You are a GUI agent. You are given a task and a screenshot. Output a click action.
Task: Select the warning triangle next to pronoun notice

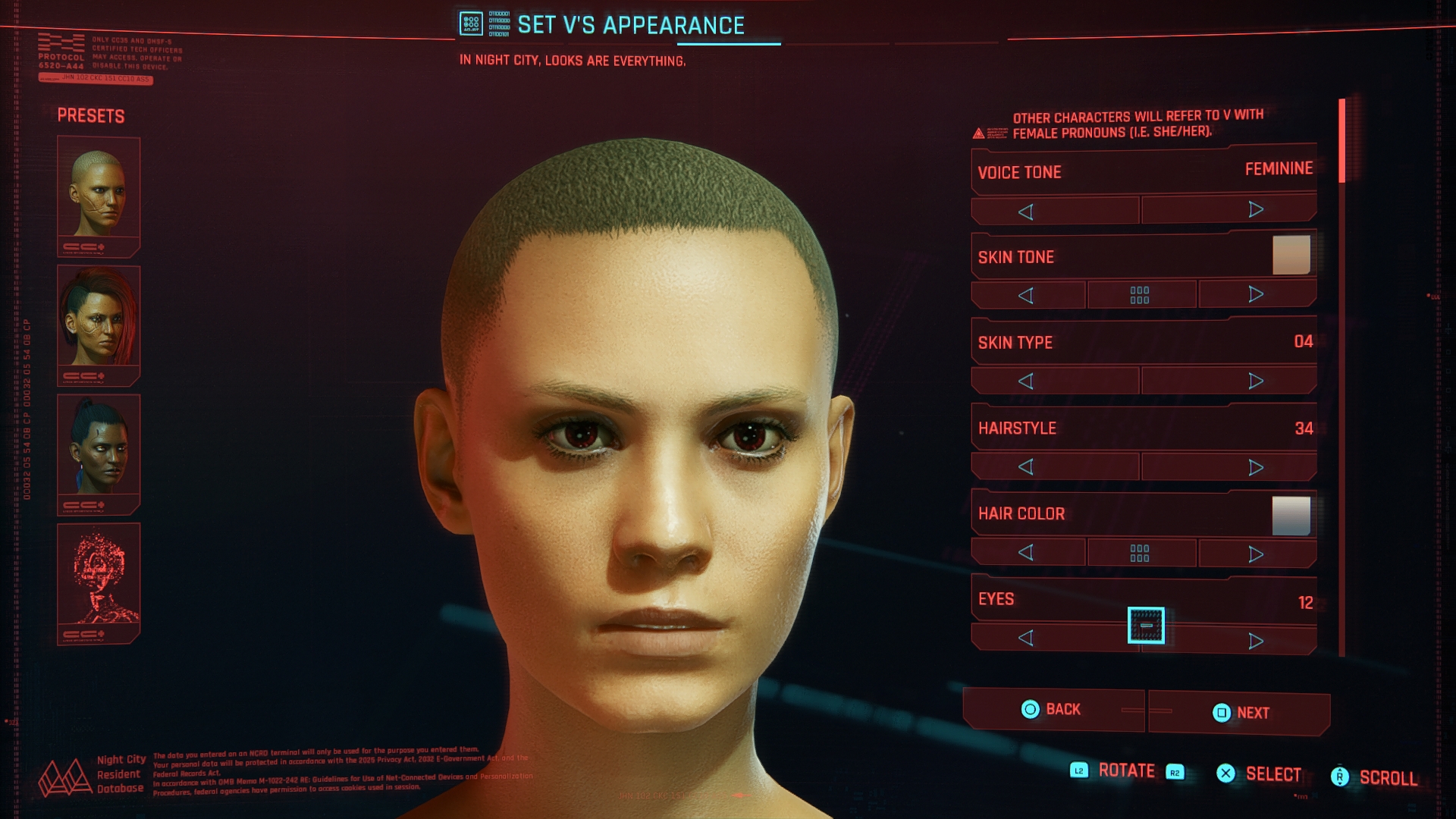pos(981,133)
